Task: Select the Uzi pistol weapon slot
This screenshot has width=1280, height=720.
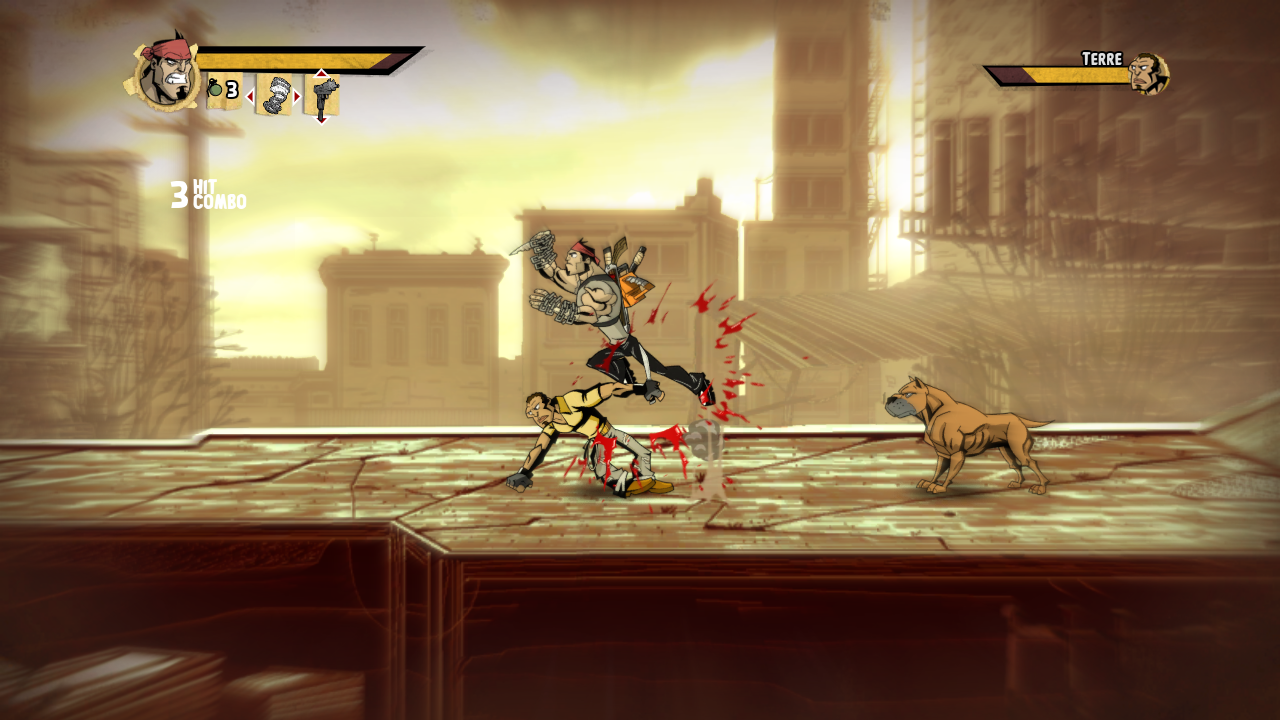Action: (x=322, y=96)
